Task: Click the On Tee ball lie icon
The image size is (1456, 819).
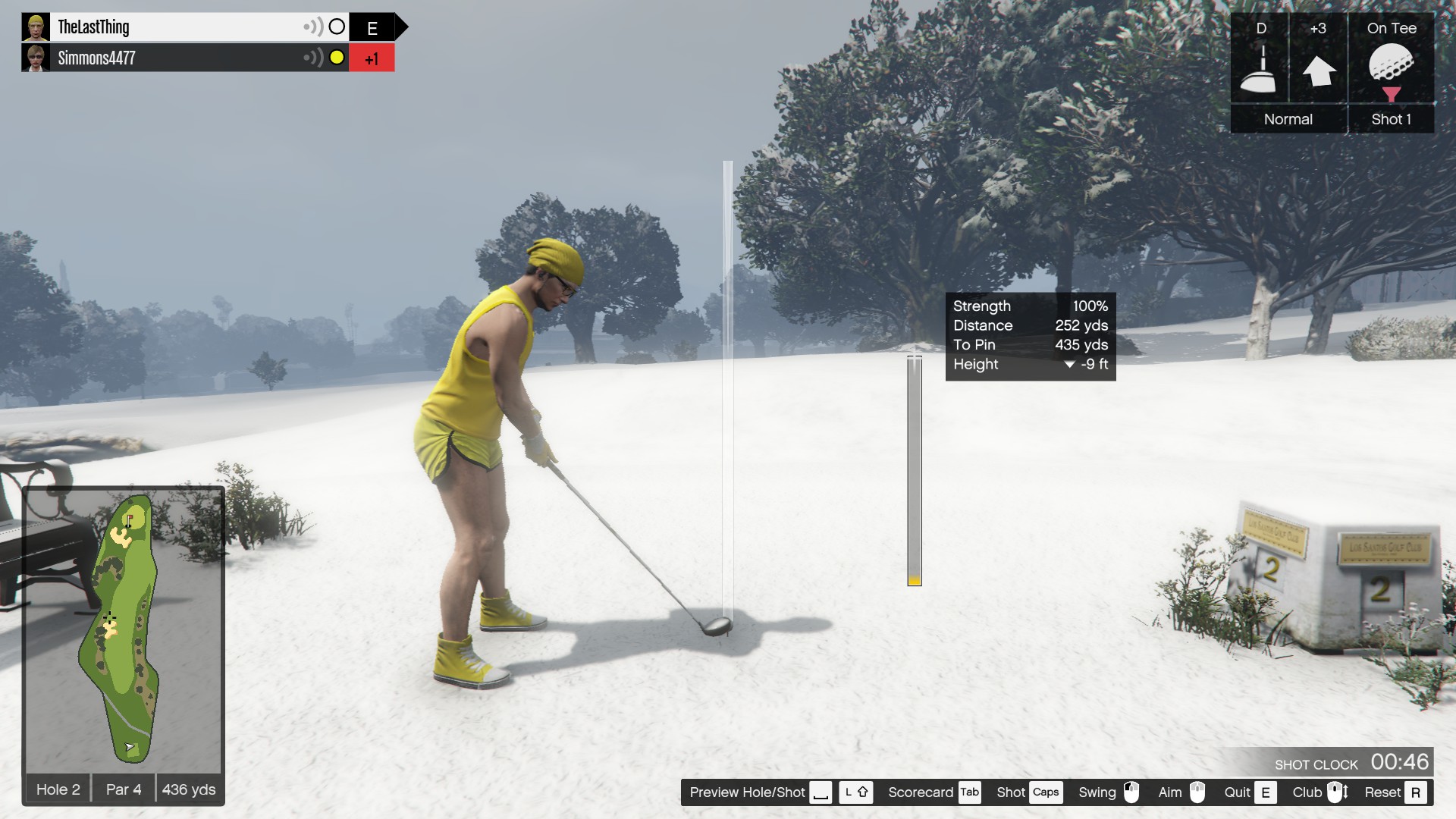Action: 1391,68
